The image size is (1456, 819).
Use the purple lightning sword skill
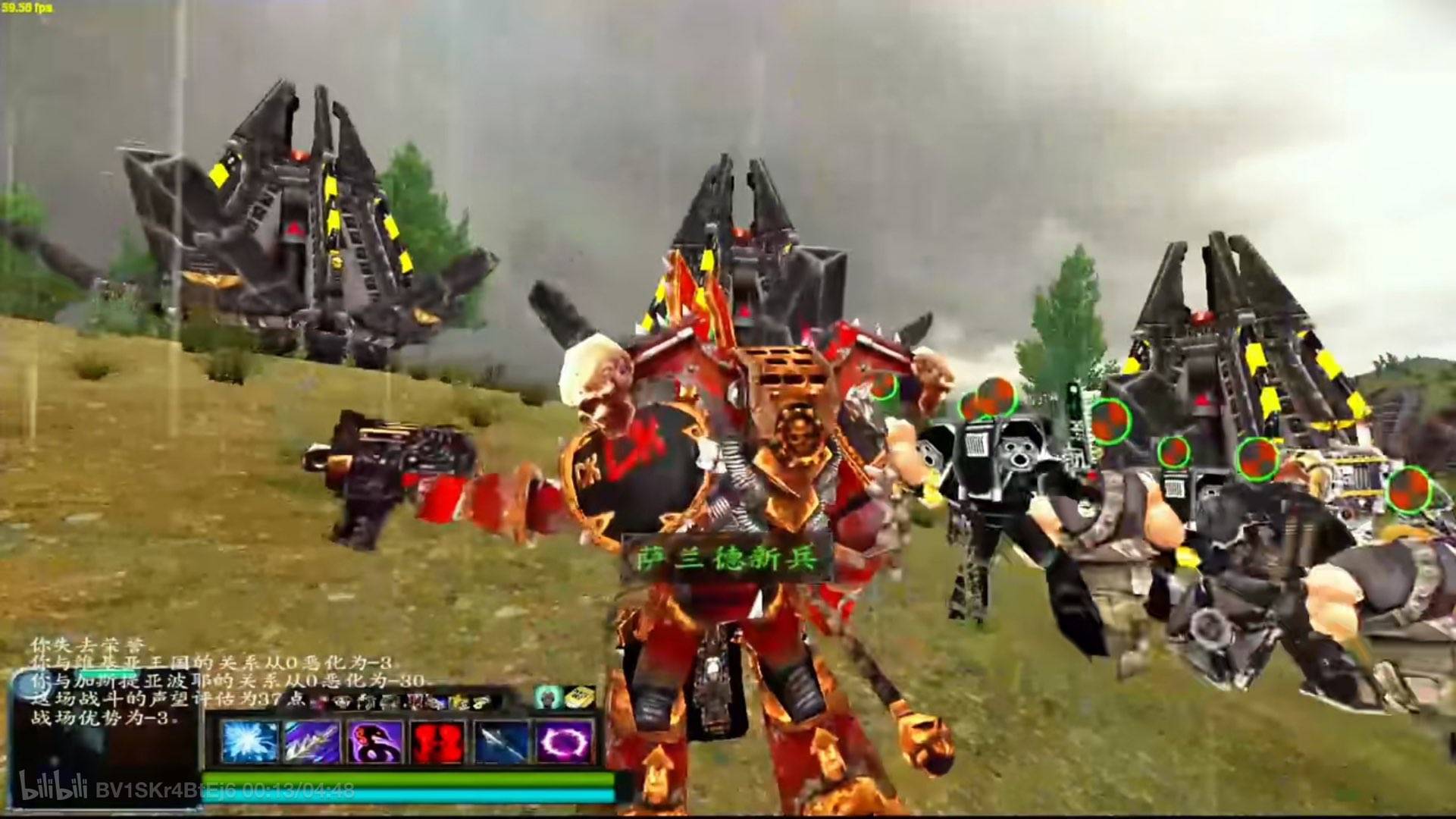click(312, 741)
